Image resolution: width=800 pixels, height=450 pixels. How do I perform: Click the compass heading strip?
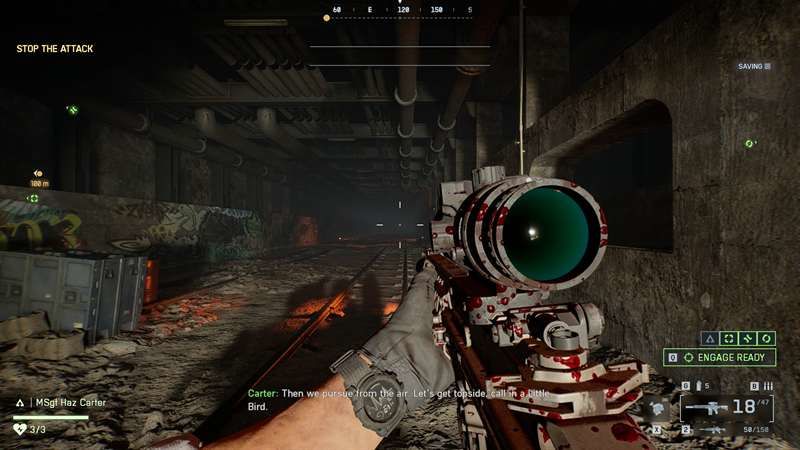(x=398, y=11)
